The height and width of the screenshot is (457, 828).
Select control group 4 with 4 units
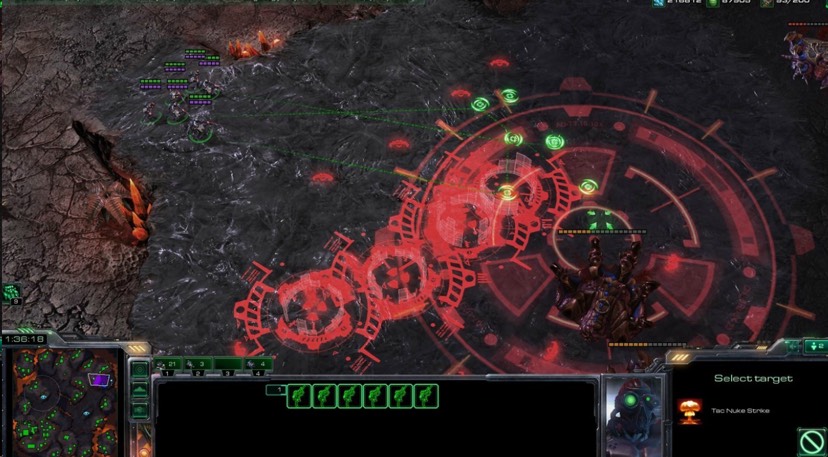pyautogui.click(x=258, y=364)
